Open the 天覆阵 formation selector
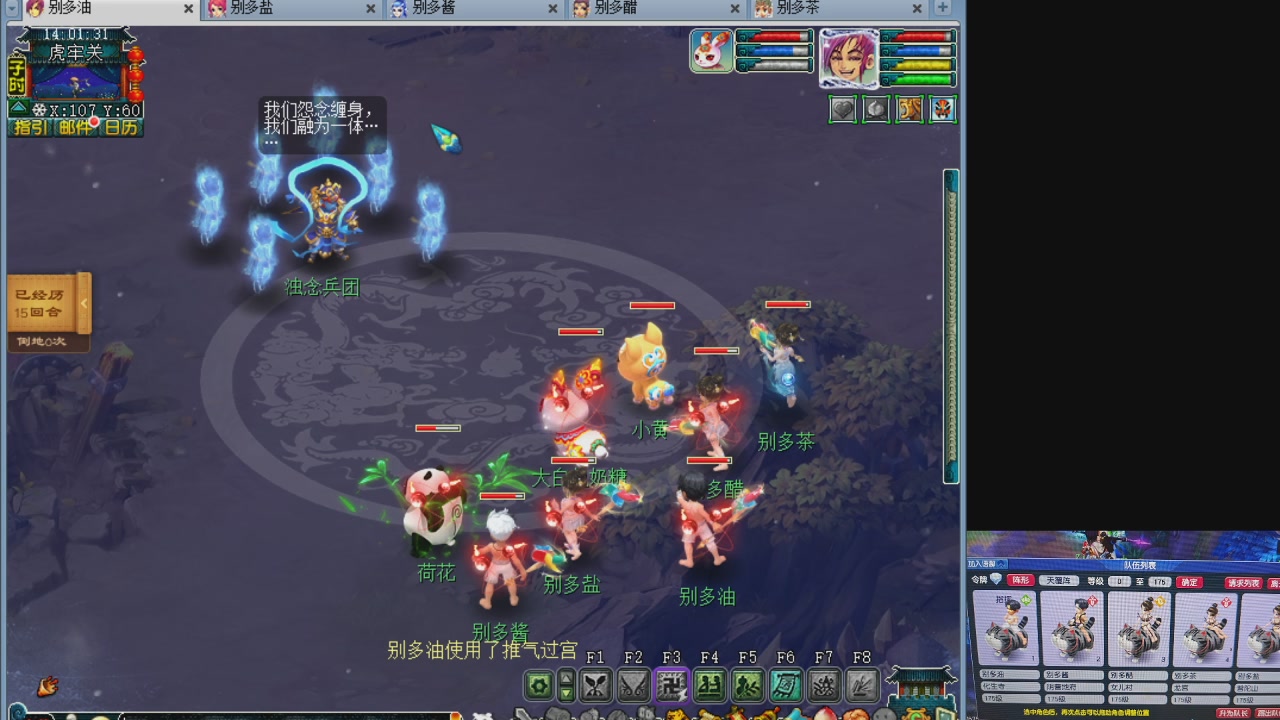The width and height of the screenshot is (1280, 720). coord(1061,580)
